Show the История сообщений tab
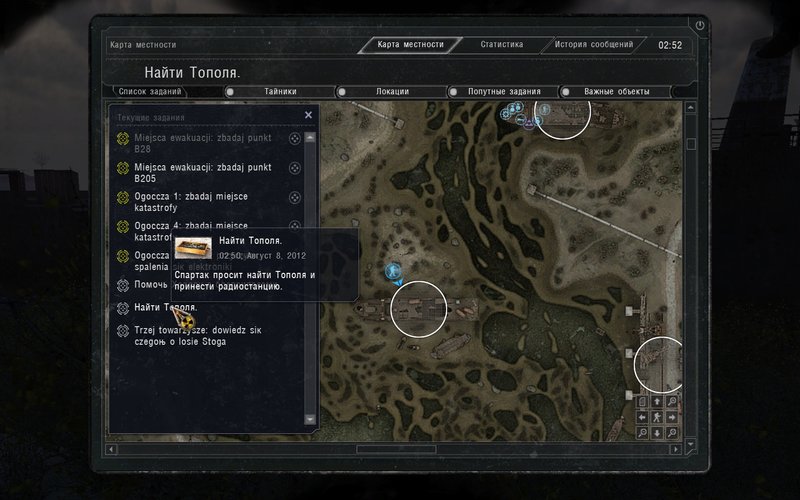Viewport: 800px width, 500px height. [x=594, y=45]
